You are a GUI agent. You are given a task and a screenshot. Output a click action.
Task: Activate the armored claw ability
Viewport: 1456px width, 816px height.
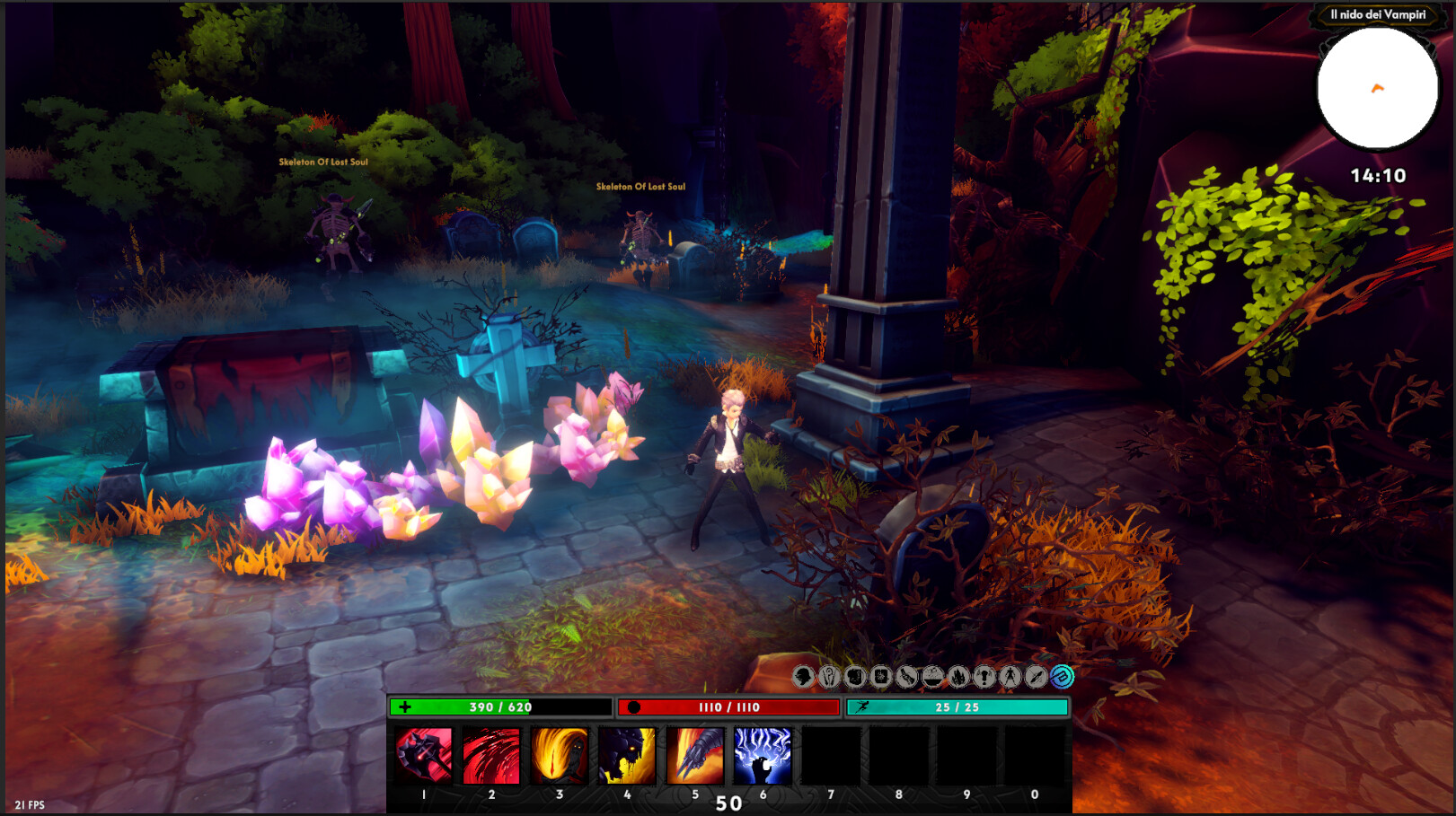coord(694,756)
